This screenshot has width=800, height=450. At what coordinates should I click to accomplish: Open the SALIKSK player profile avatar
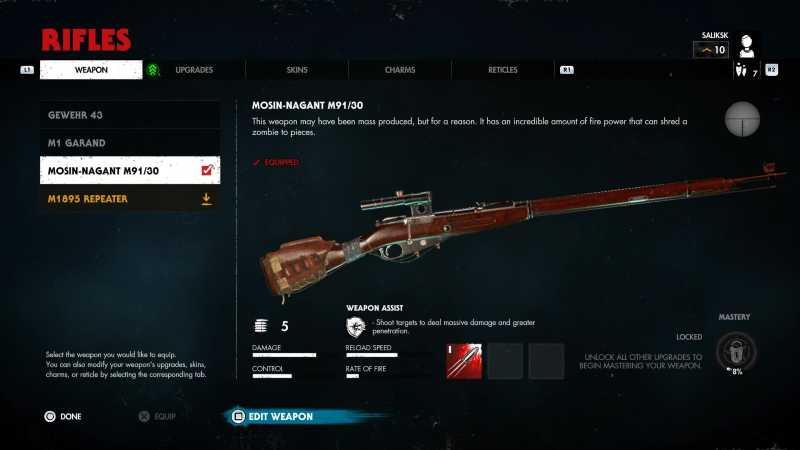(746, 46)
